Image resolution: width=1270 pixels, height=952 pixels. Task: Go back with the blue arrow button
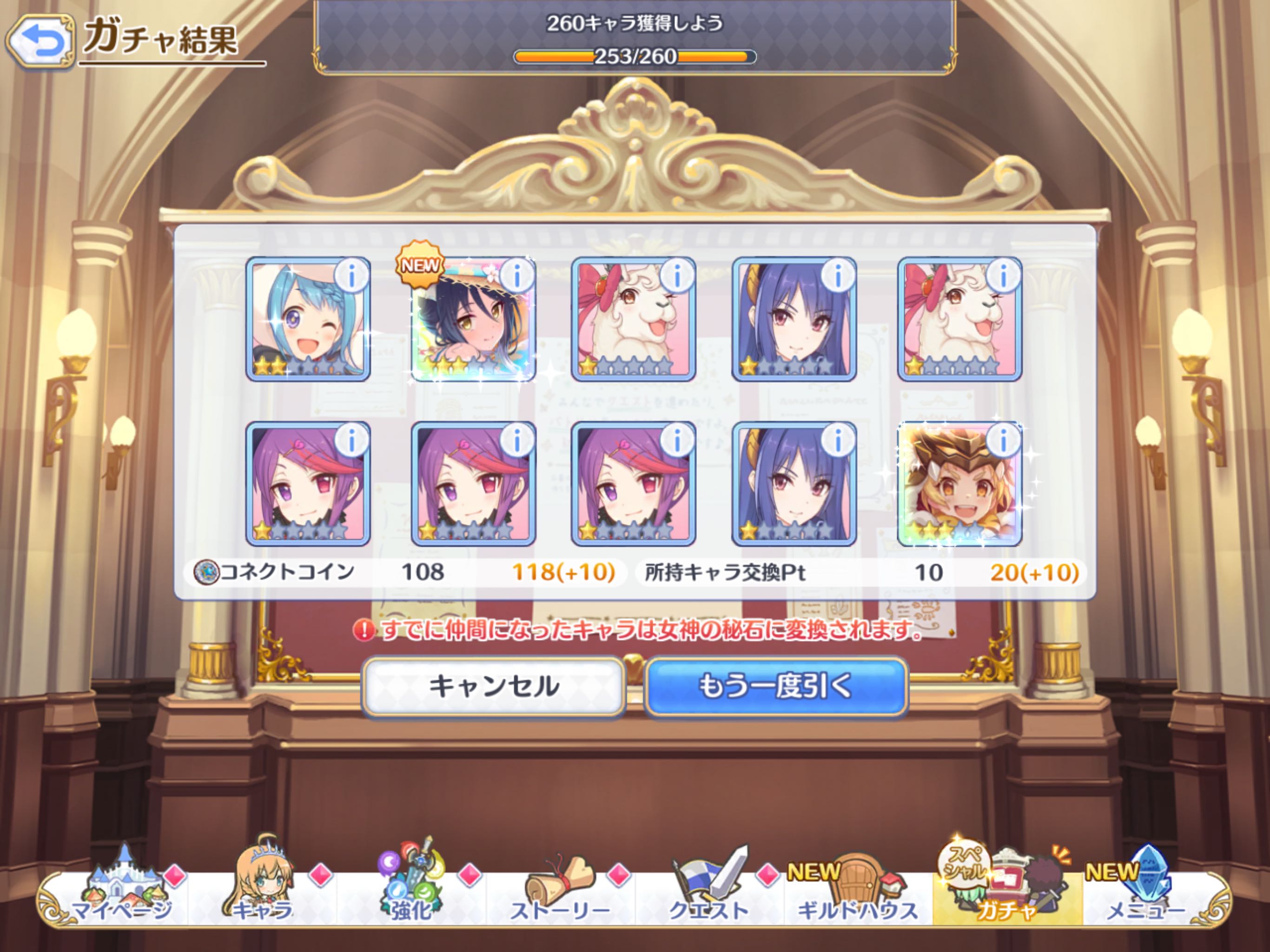(x=40, y=41)
